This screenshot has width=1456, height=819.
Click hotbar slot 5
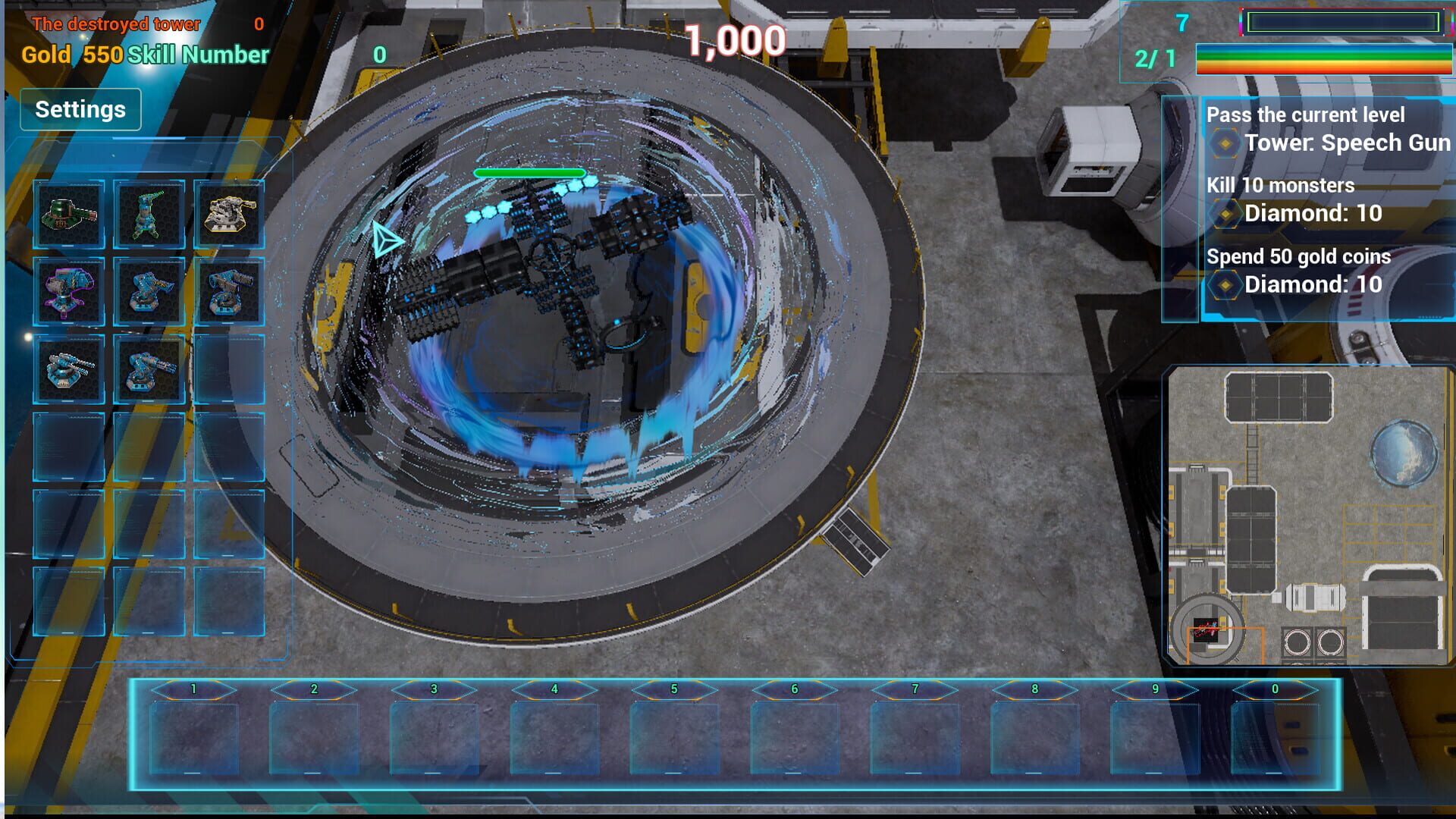click(x=673, y=733)
